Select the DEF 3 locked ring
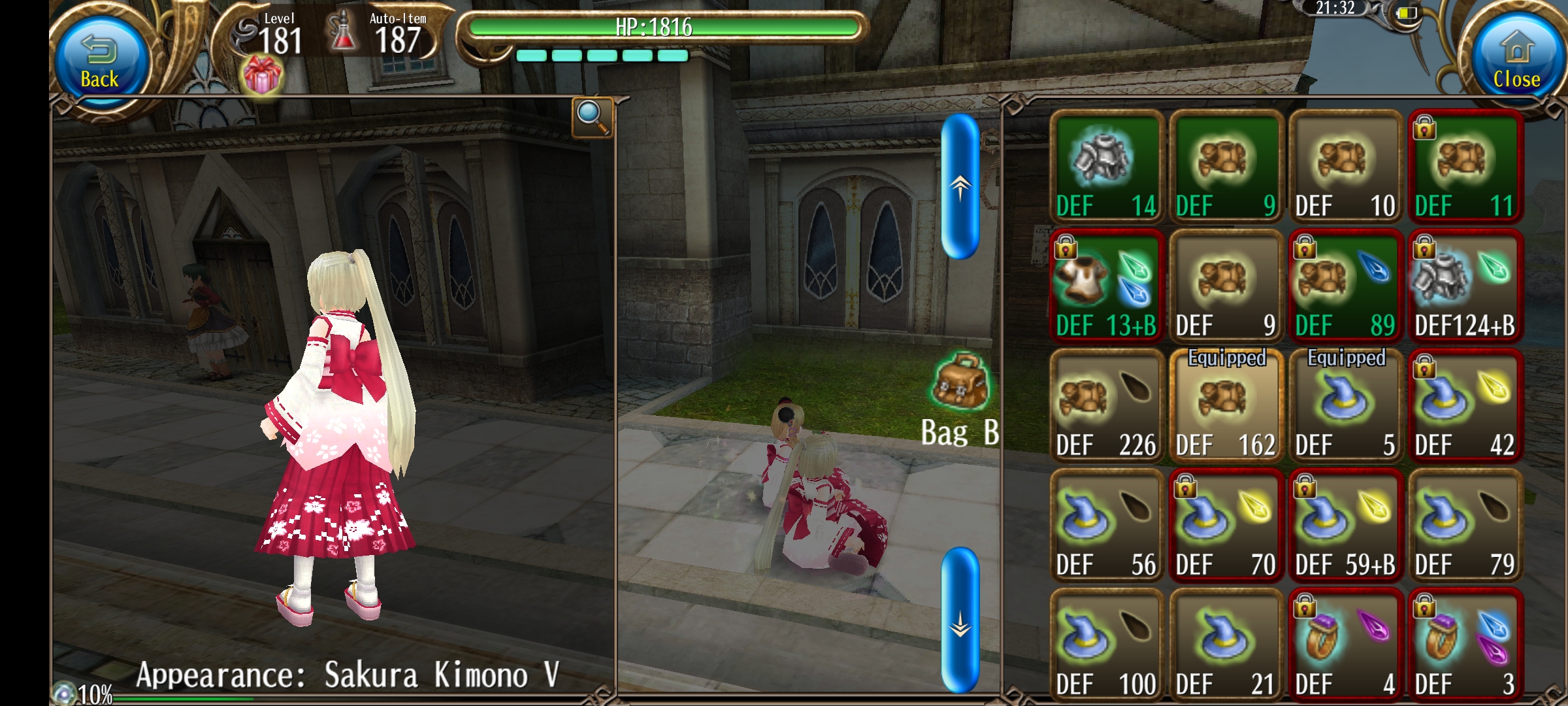1568x706 pixels. tap(1465, 645)
